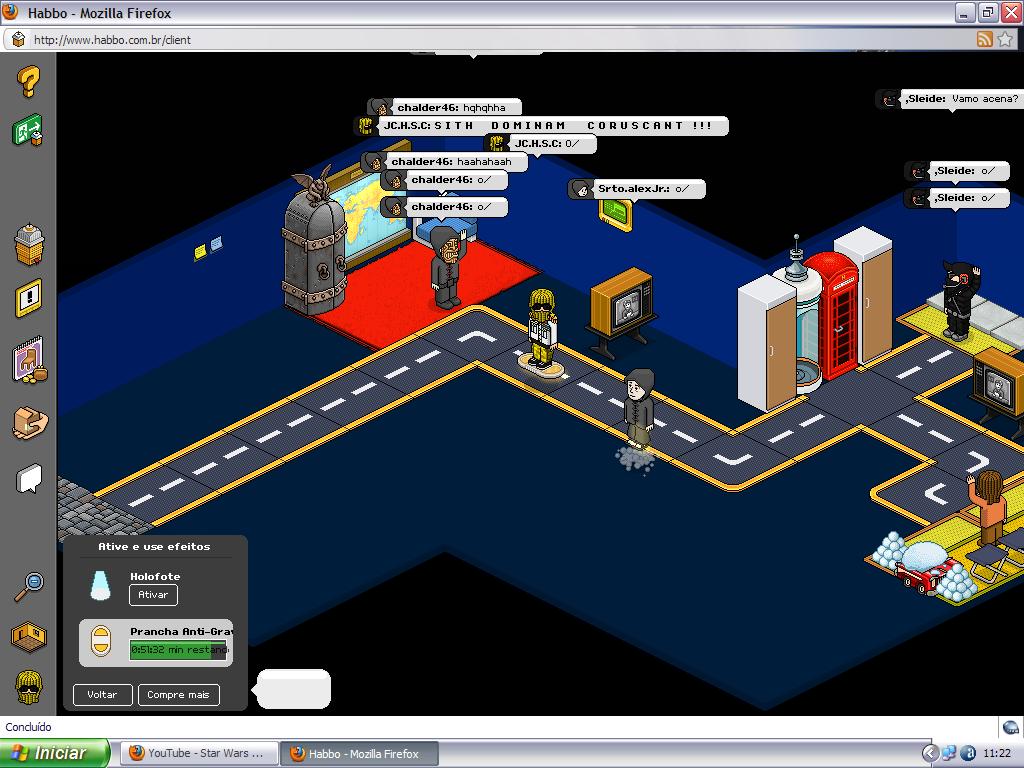Click the Compre mais button

point(178,694)
